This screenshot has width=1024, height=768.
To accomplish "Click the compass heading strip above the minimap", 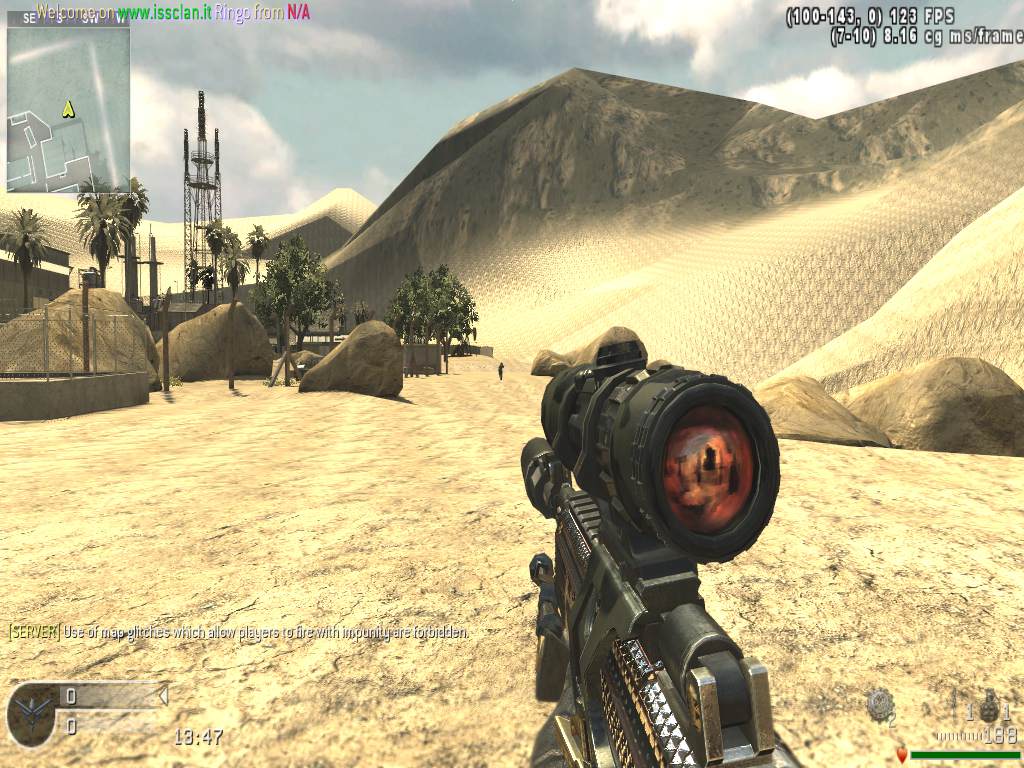I will [68, 18].
